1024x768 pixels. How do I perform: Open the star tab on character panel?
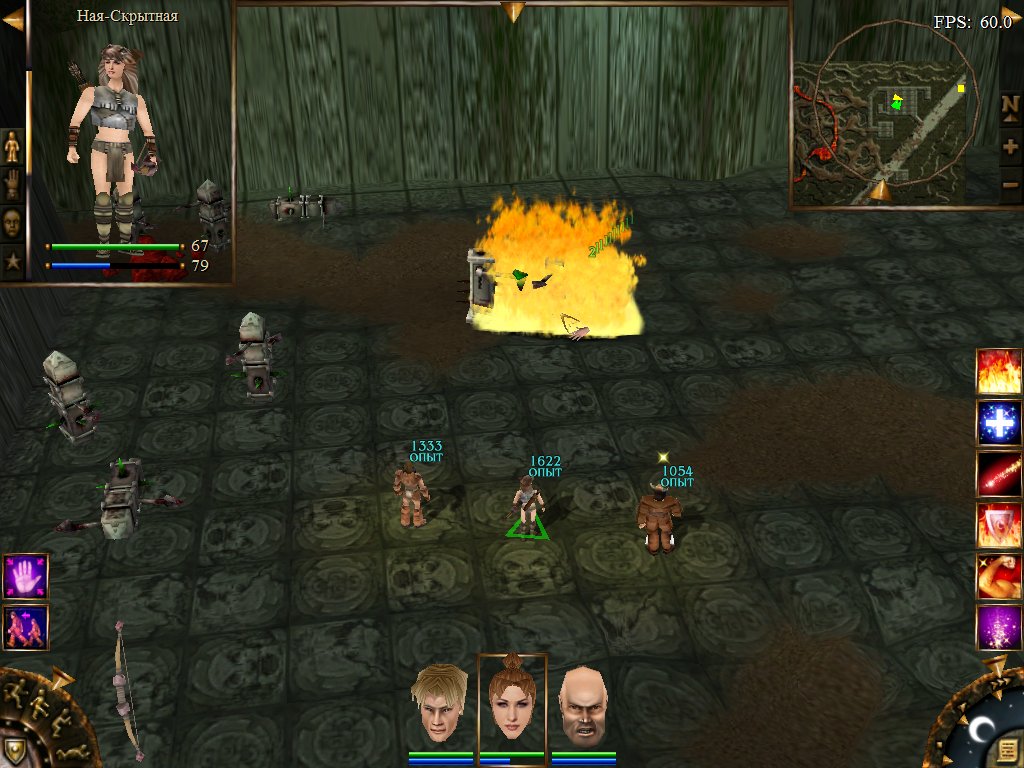click(12, 262)
